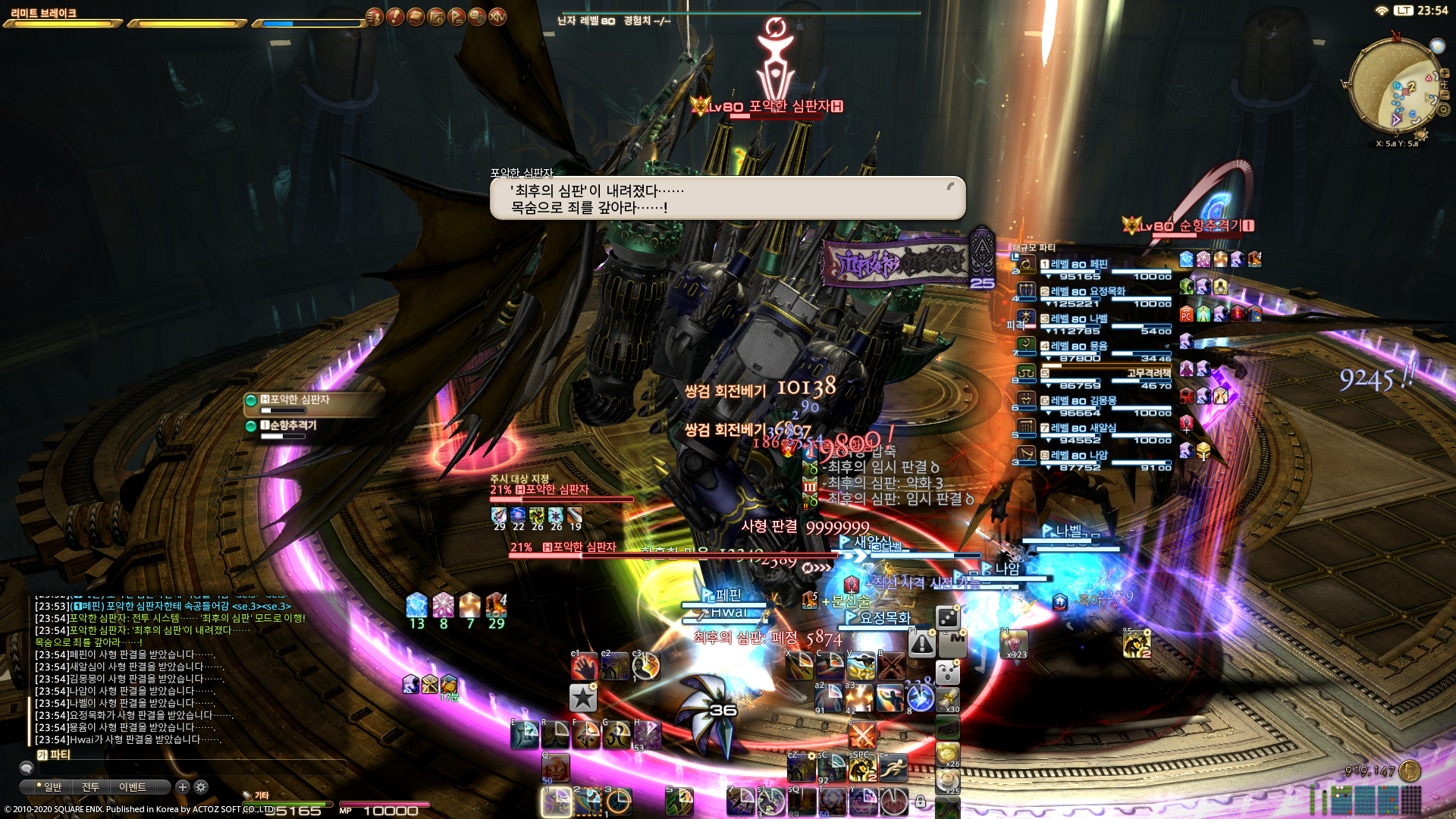
Task: Select the 일반 chat tab
Action: click(x=52, y=787)
